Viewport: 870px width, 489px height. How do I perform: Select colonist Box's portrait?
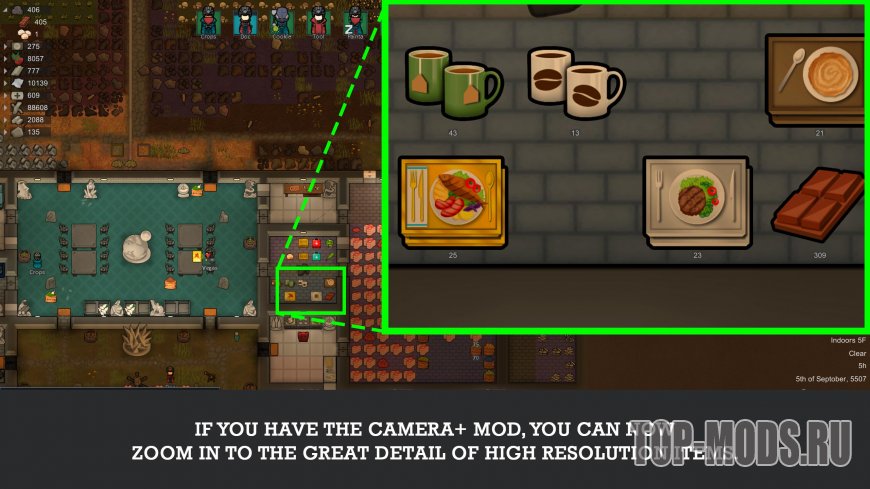coord(243,19)
